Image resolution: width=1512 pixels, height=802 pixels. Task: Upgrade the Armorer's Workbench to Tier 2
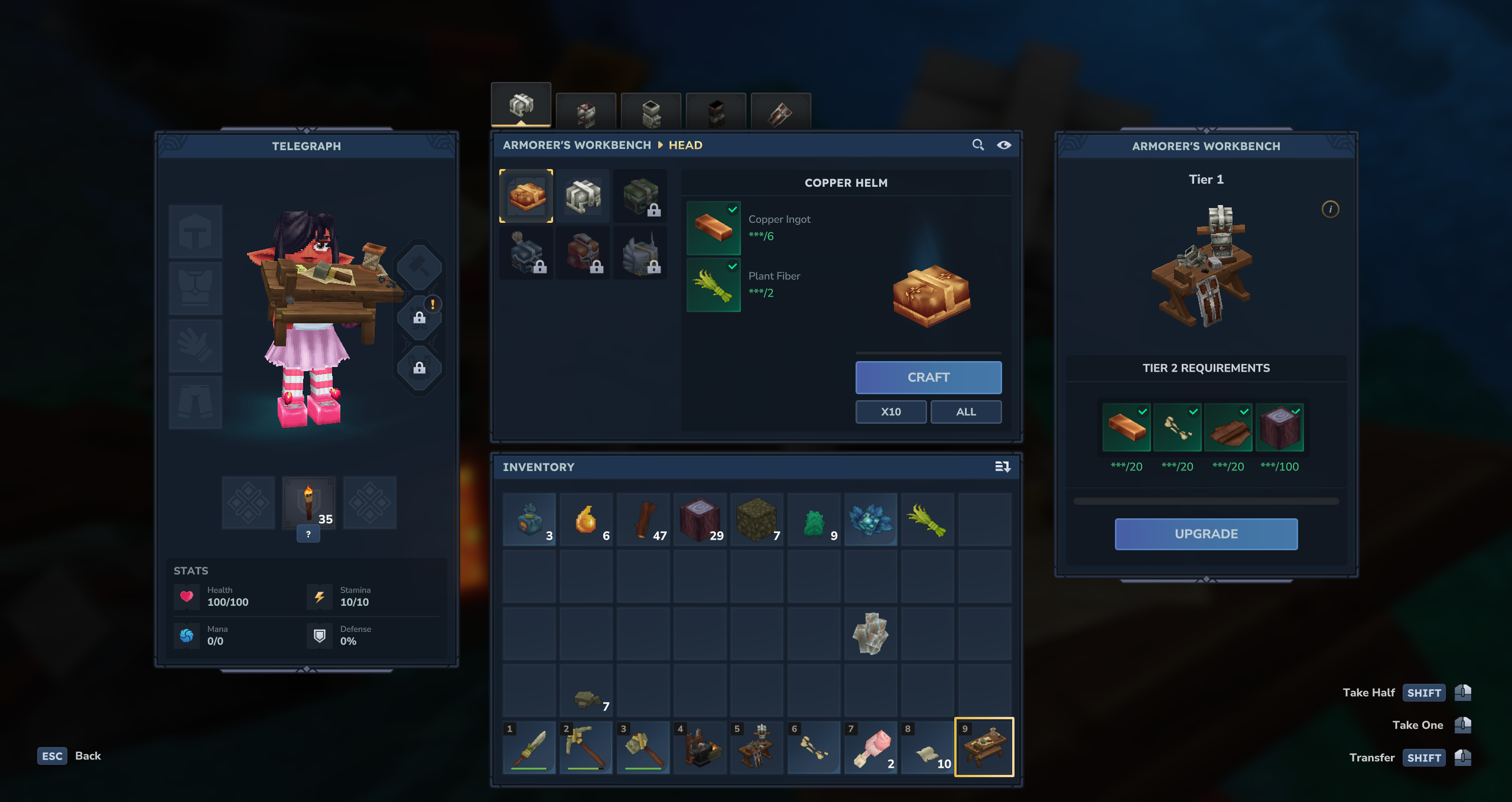(x=1205, y=534)
